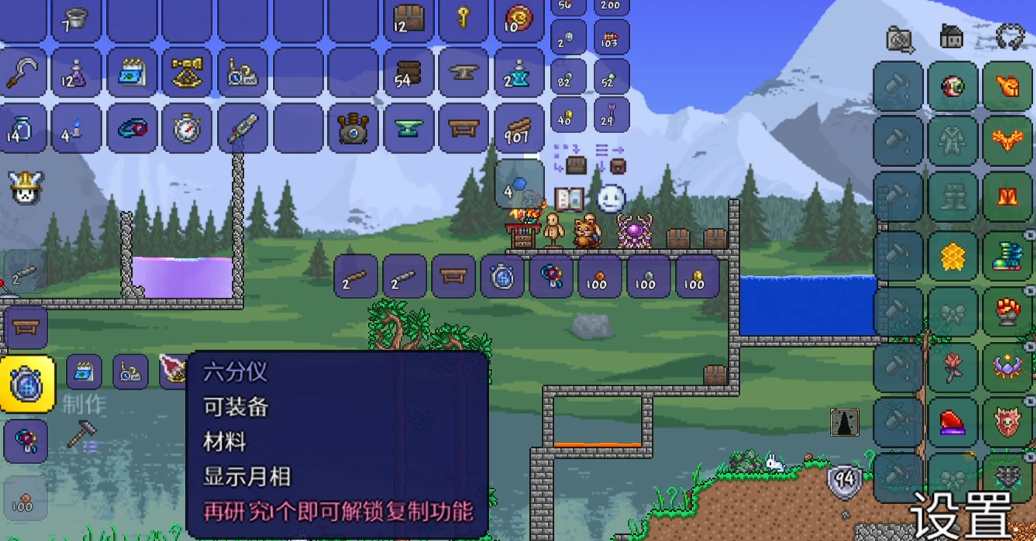Toggle the bunny helmet pet icon
1036x541 pixels.
click(24, 187)
